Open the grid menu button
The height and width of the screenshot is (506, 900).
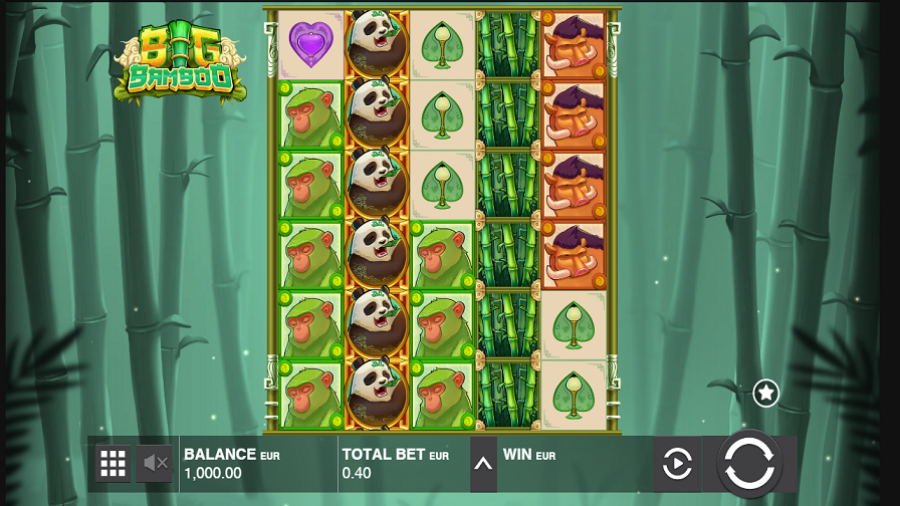[113, 463]
